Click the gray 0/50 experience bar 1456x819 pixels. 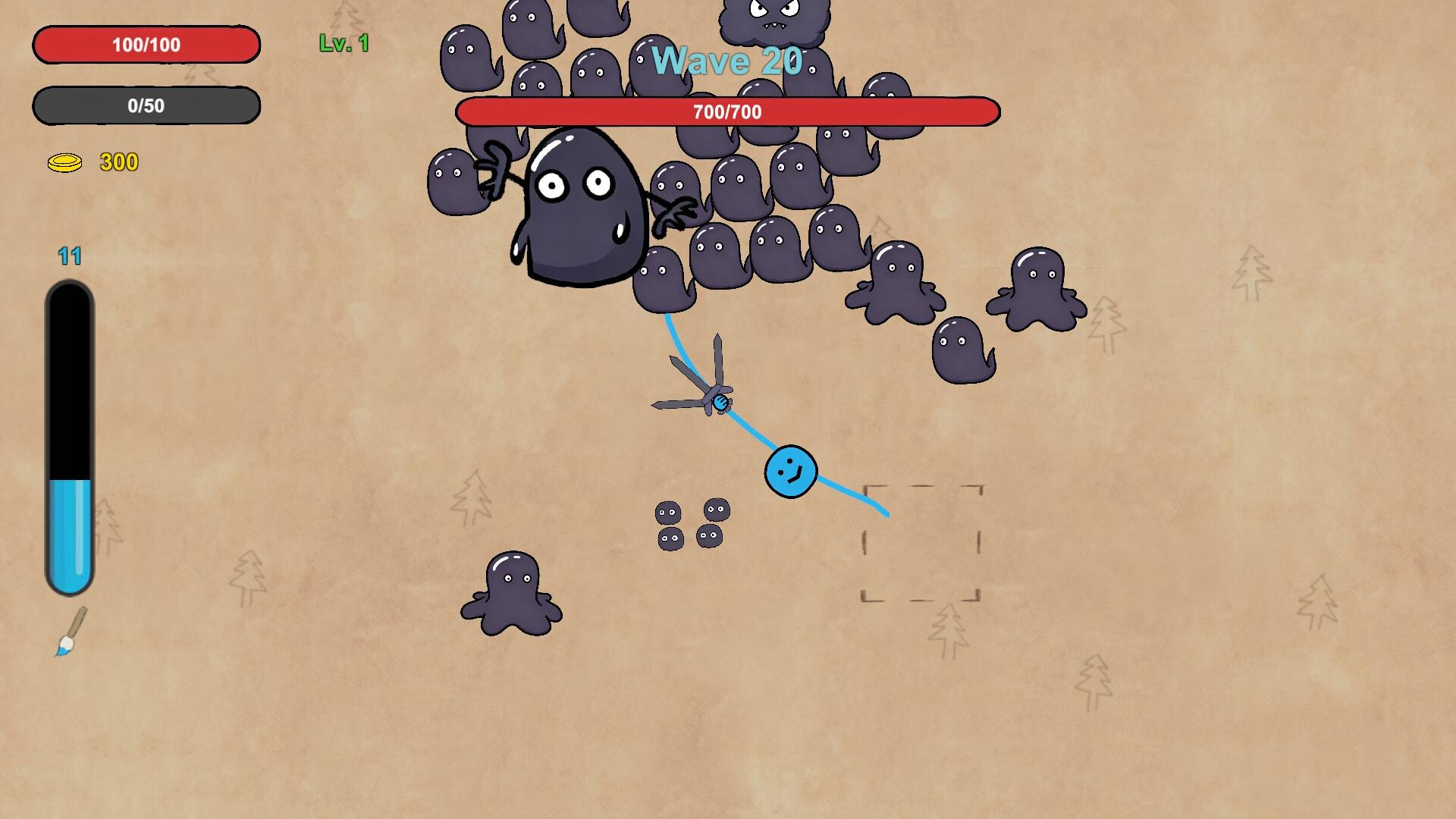tap(146, 106)
